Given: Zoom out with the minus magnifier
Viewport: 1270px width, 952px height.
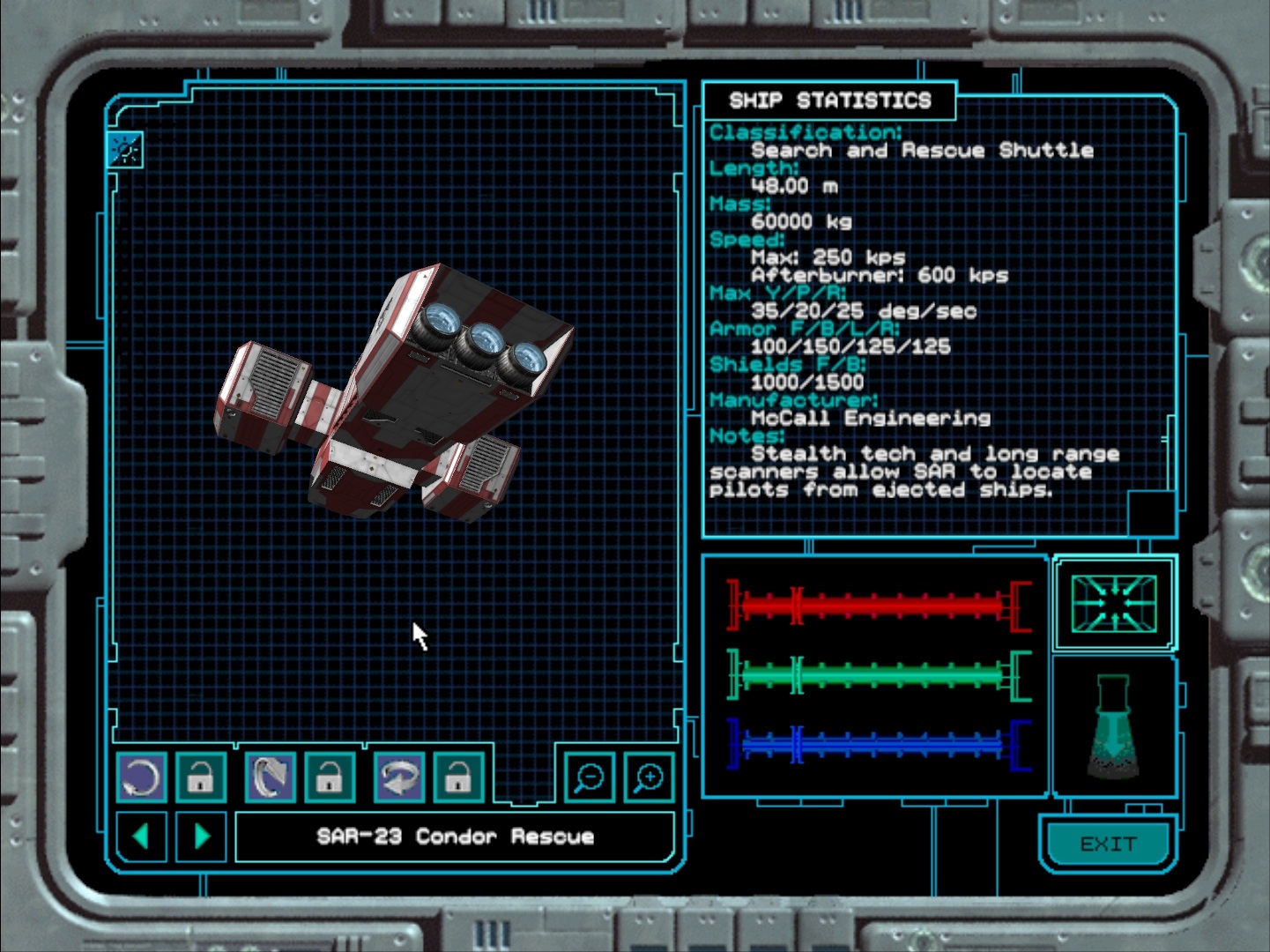Looking at the screenshot, I should coord(589,777).
